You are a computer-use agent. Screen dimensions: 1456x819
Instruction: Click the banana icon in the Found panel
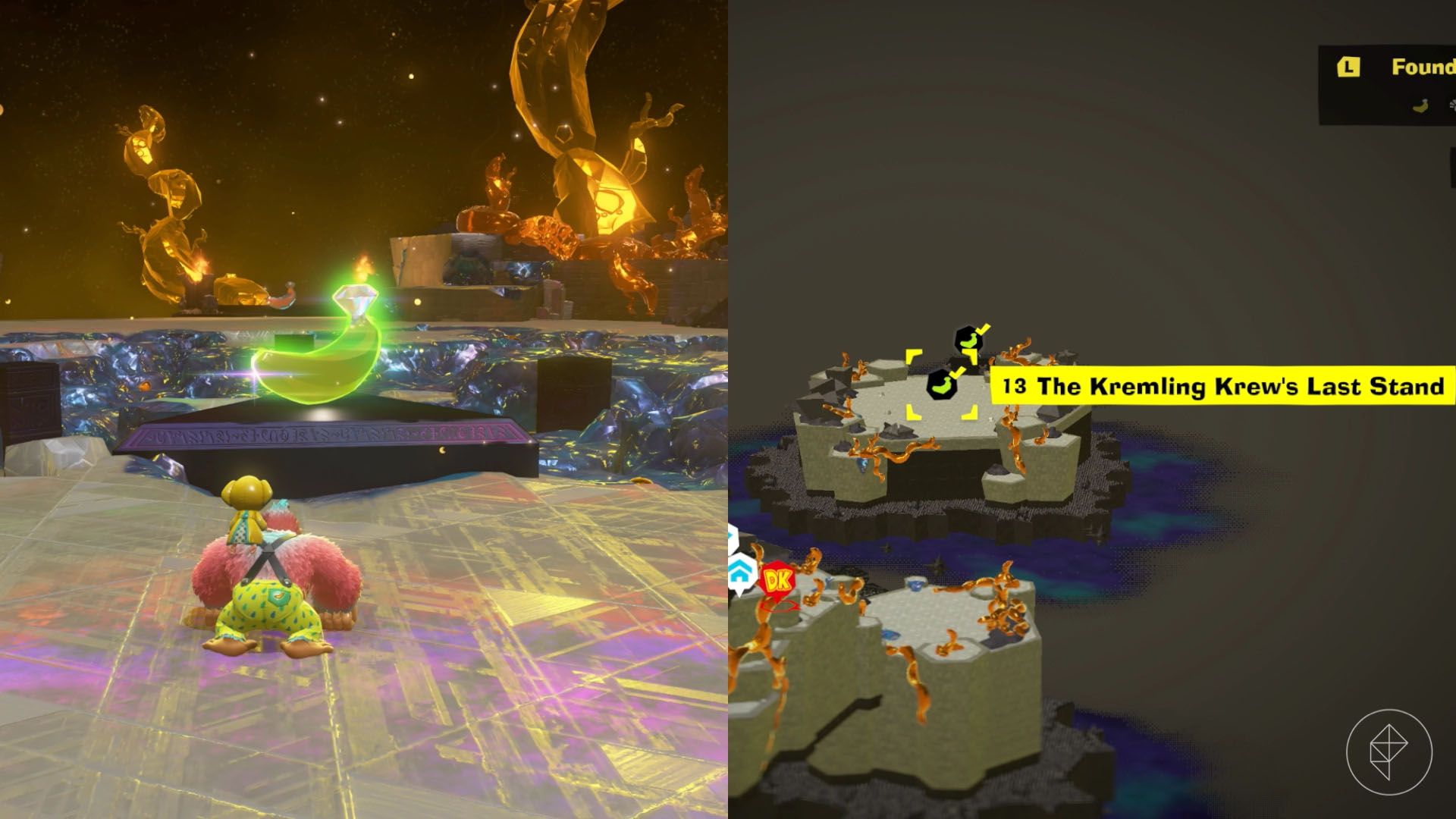(x=1420, y=106)
